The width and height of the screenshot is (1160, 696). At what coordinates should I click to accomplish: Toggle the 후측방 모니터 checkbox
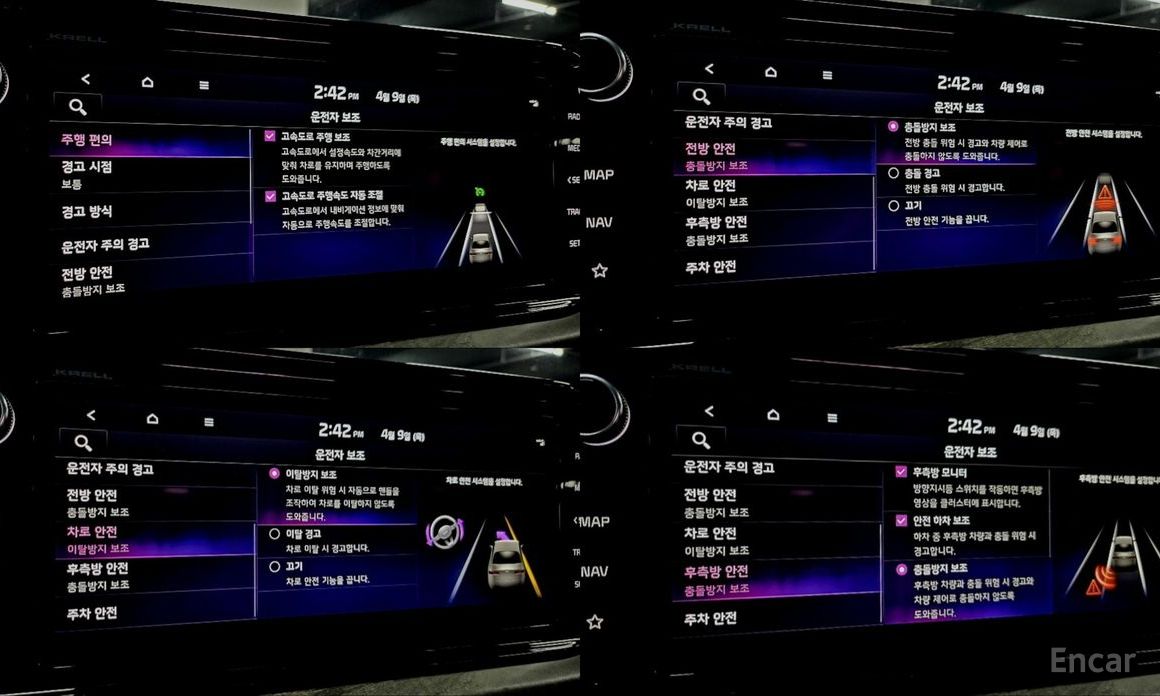tap(901, 471)
